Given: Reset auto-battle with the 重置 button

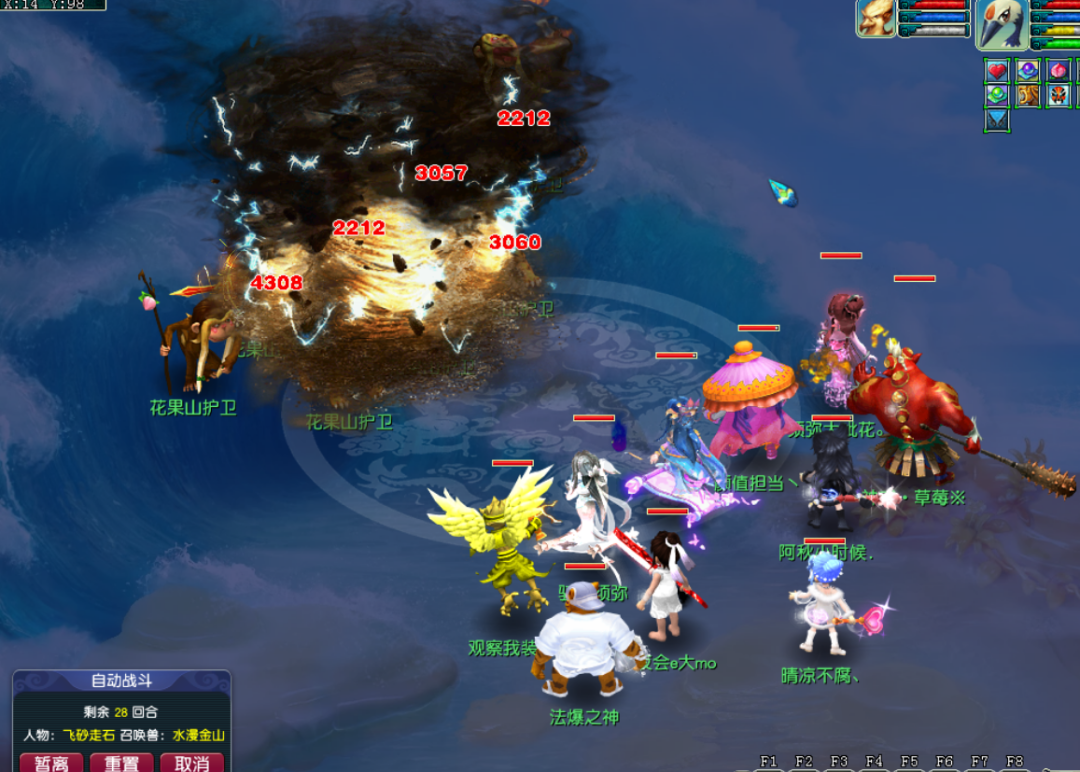Looking at the screenshot, I should pyautogui.click(x=121, y=763).
